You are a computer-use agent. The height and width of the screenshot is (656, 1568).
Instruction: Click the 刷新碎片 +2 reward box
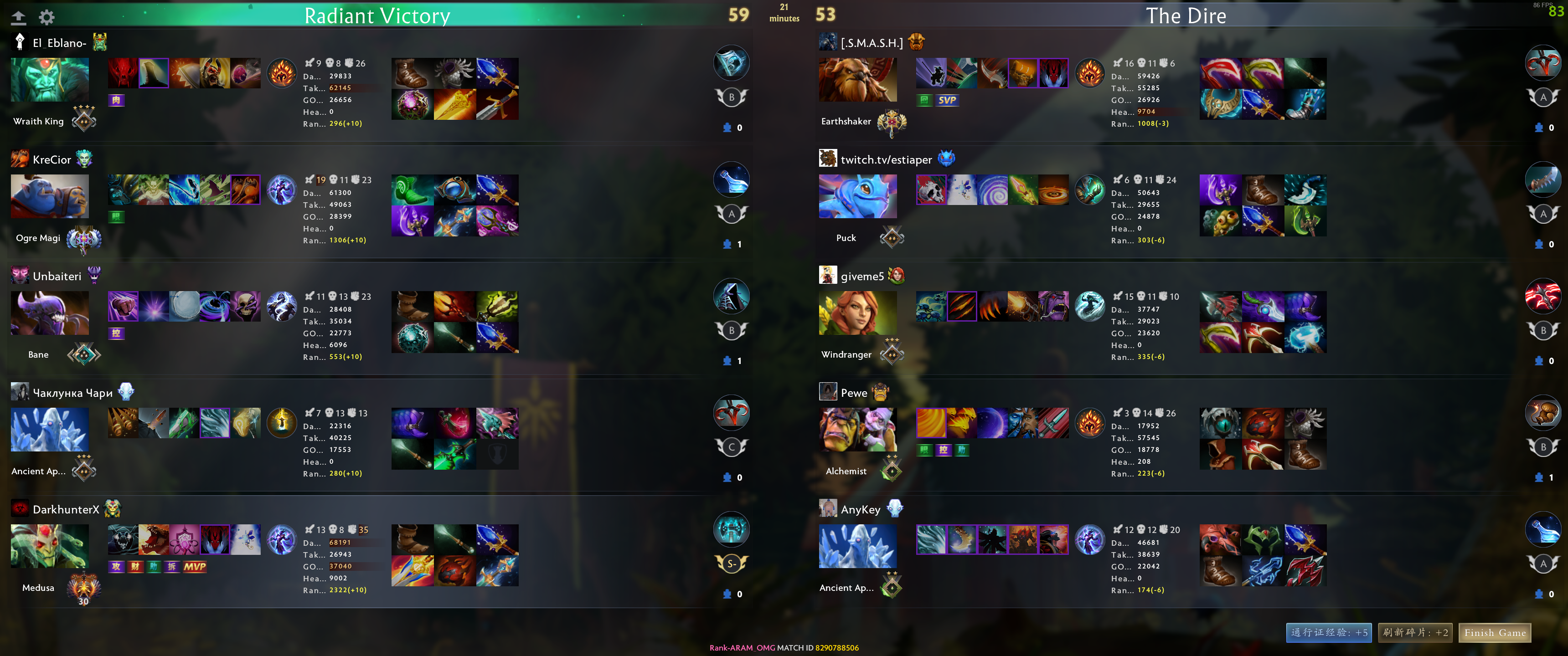[x=1415, y=633]
